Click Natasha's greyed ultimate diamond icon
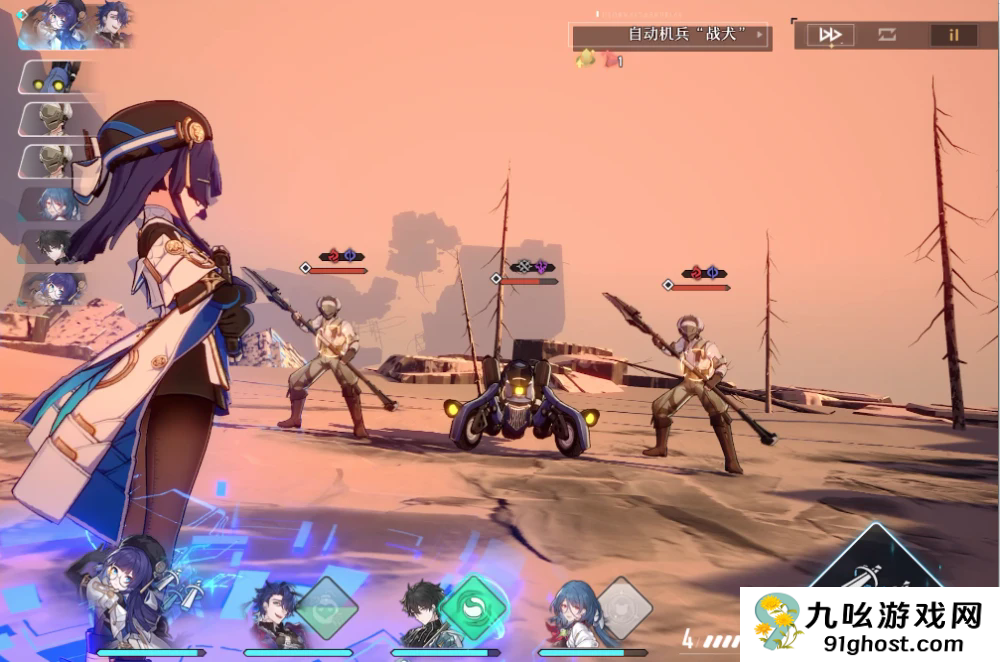1000x662 pixels. (x=624, y=606)
